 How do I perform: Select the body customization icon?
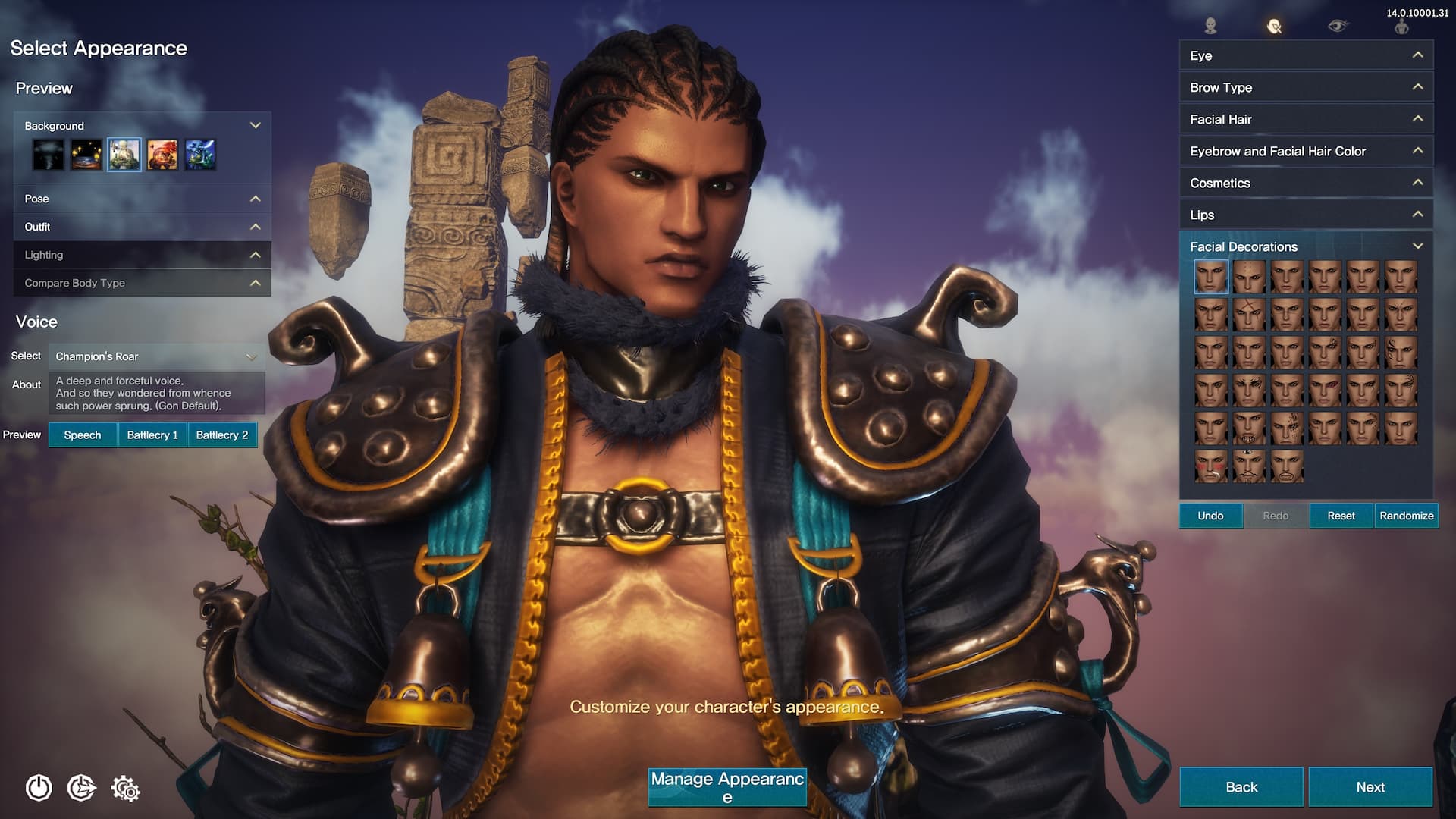pyautogui.click(x=1402, y=25)
